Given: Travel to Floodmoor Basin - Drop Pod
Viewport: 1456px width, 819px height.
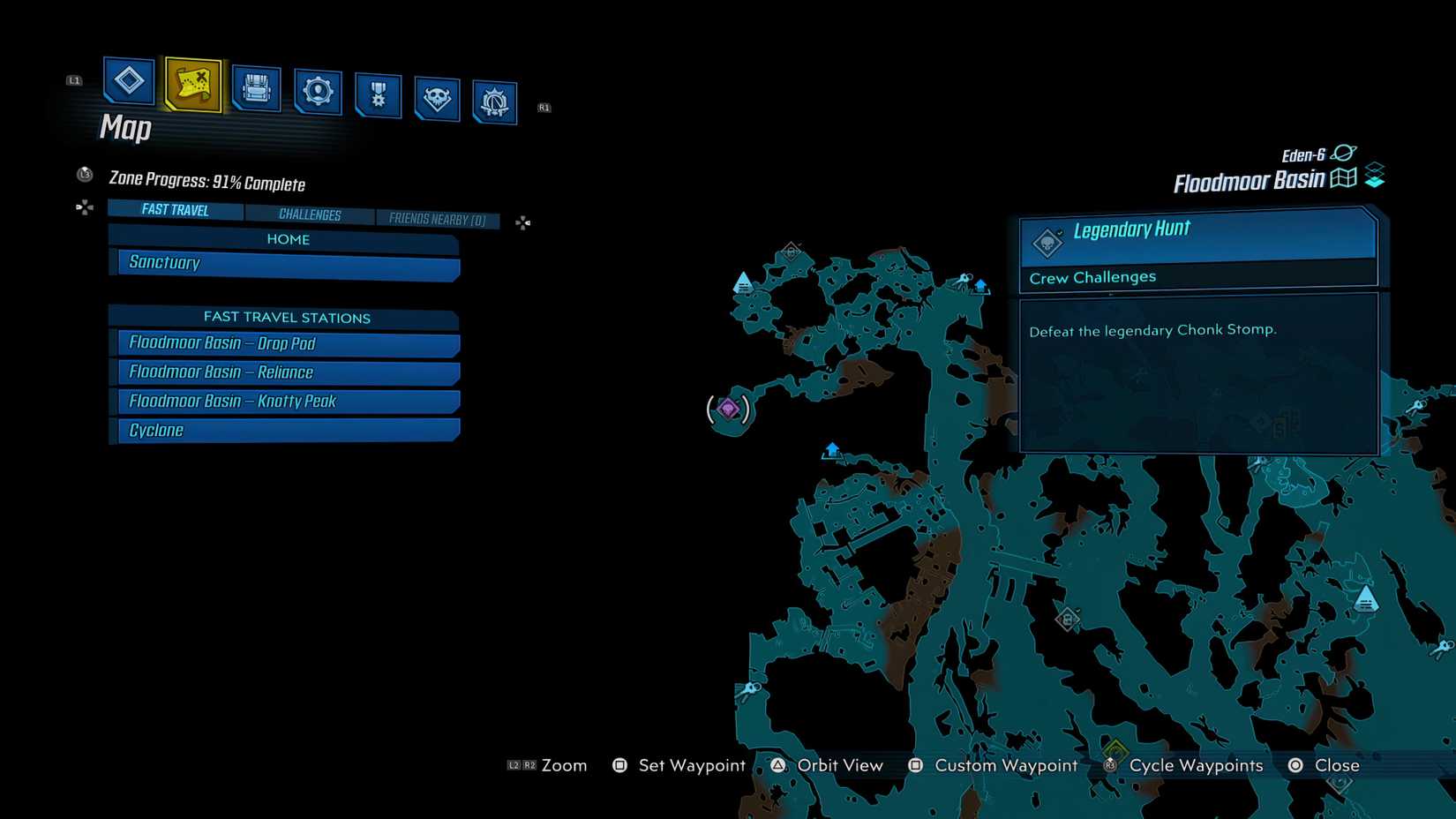Looking at the screenshot, I should 284,343.
